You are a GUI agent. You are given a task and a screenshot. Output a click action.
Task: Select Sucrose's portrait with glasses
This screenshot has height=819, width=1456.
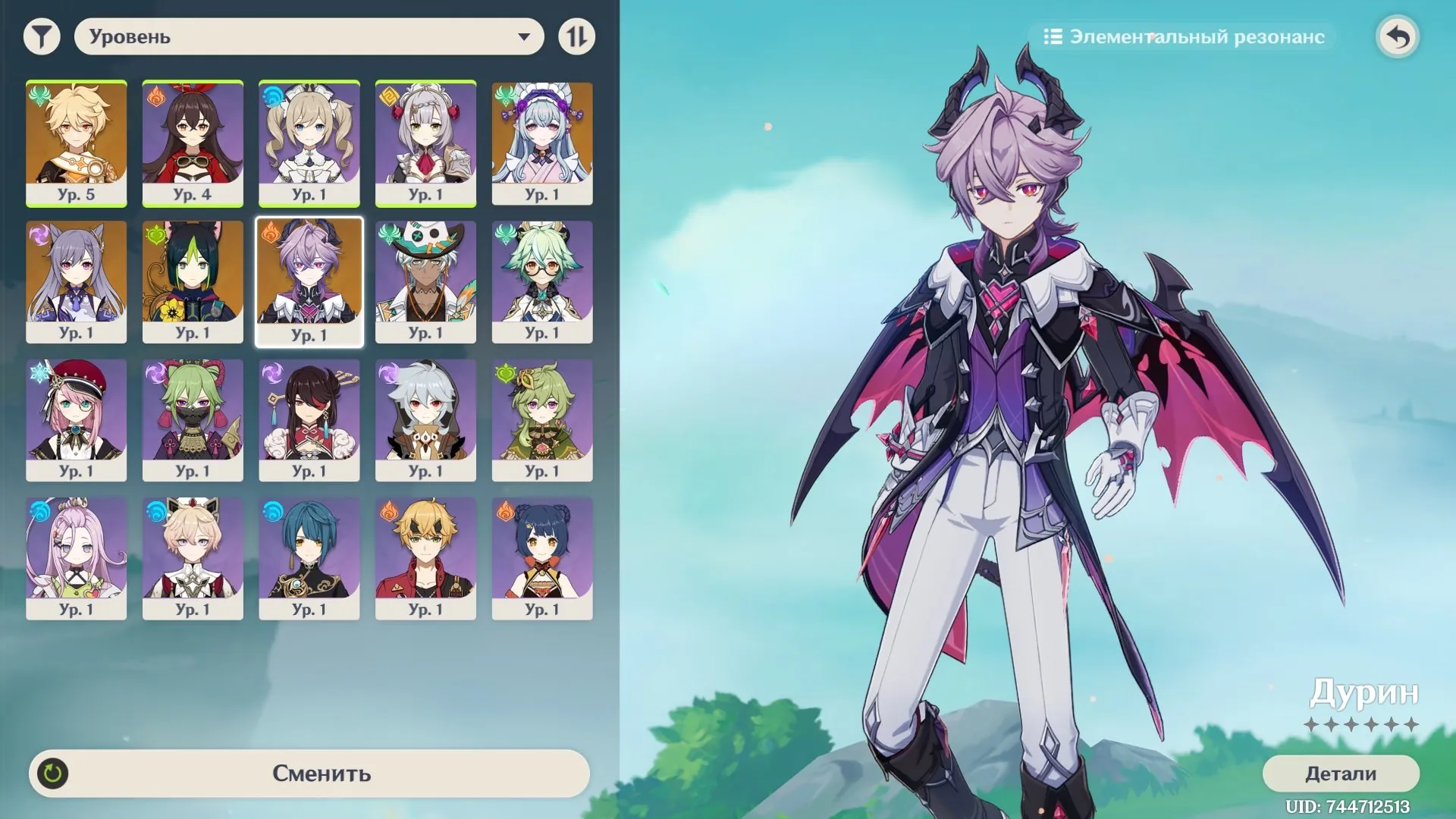(542, 281)
